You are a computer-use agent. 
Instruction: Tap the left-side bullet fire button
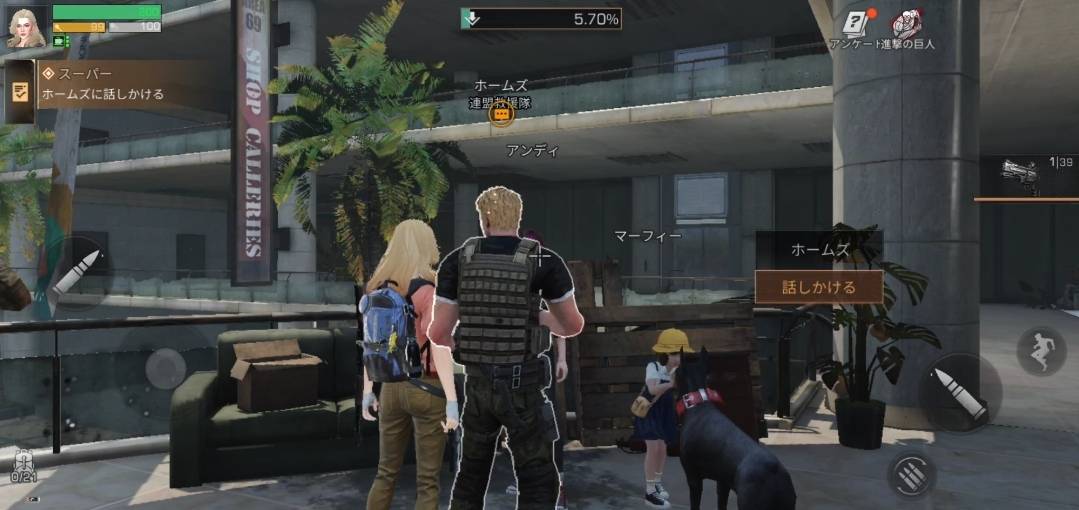click(x=76, y=272)
